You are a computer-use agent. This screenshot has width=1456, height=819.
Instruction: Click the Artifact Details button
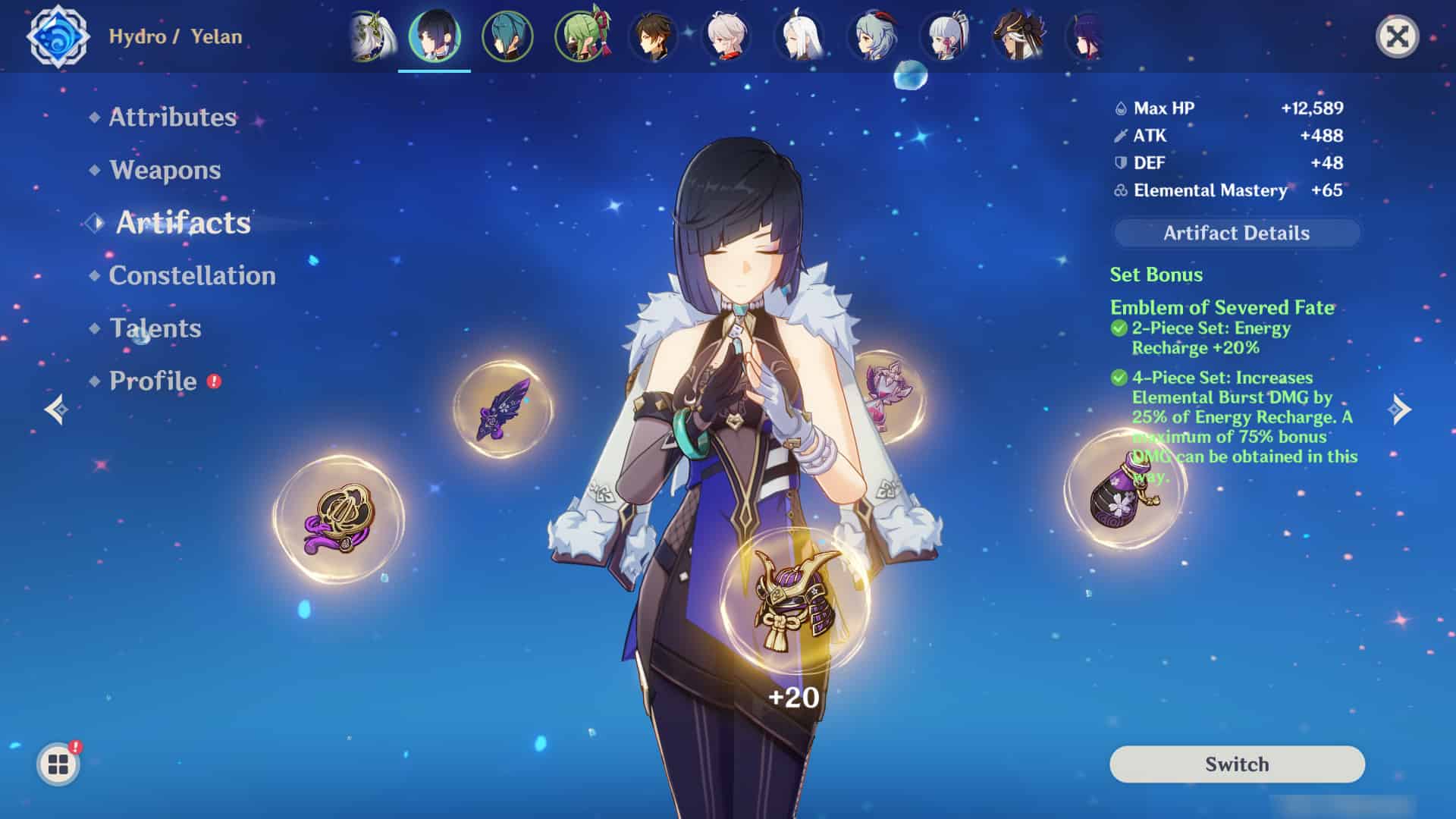point(1236,233)
